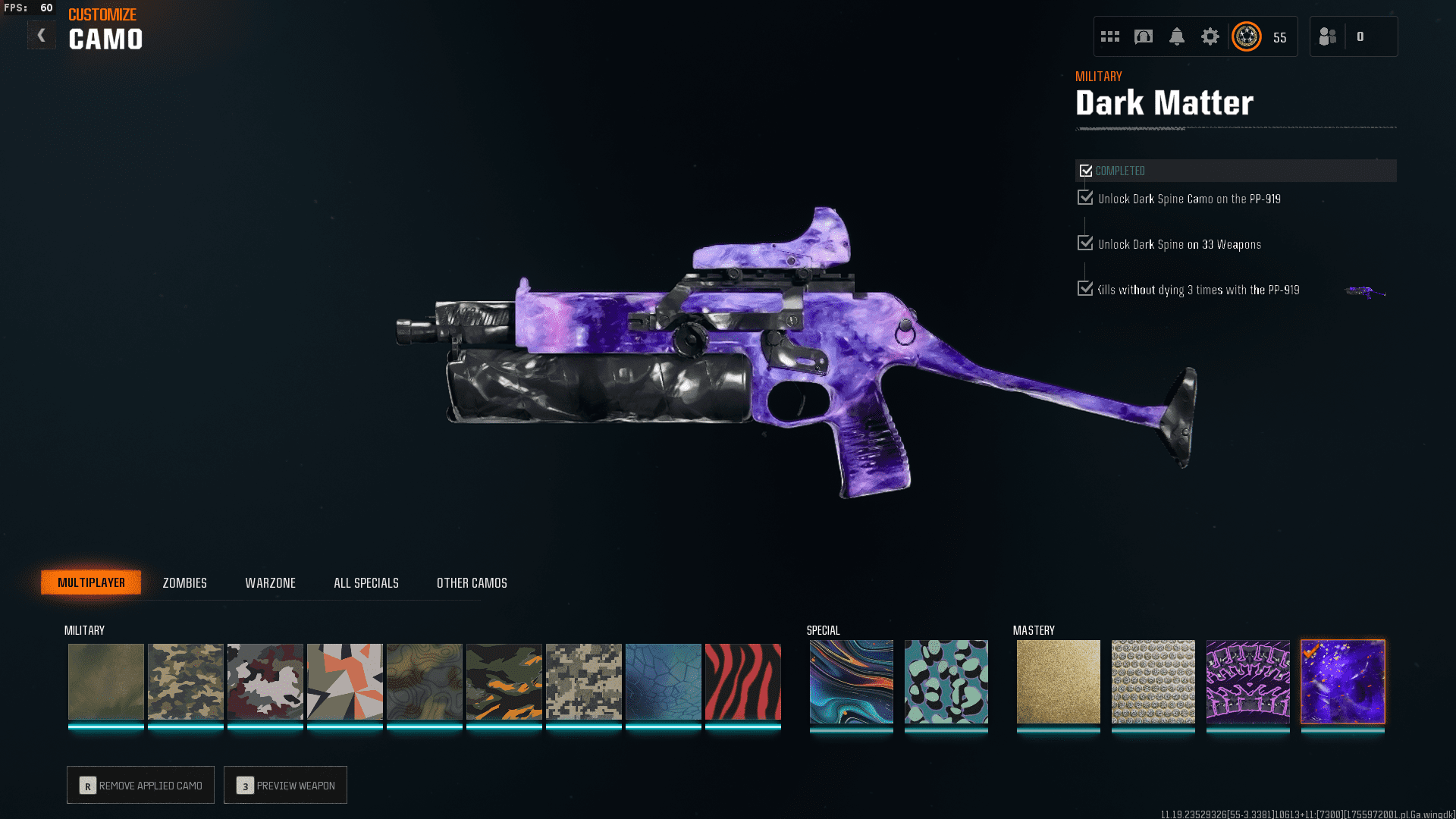Open the Warzone camo tab
The image size is (1456, 819).
tap(270, 582)
